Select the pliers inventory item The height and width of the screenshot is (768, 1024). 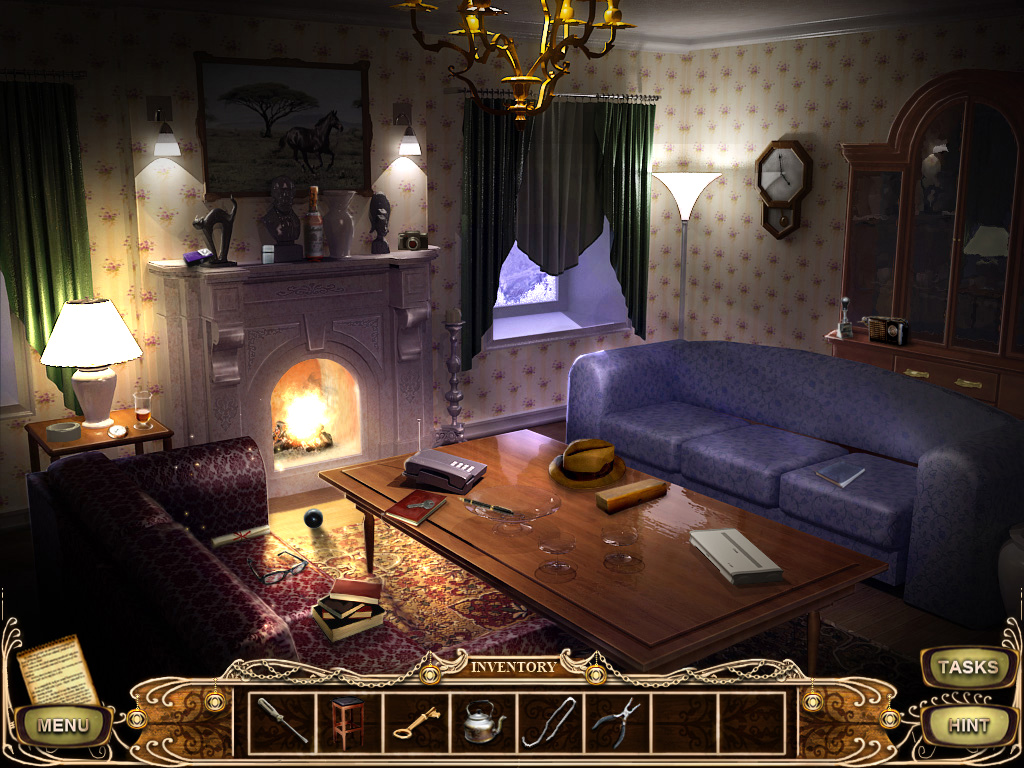click(616, 721)
